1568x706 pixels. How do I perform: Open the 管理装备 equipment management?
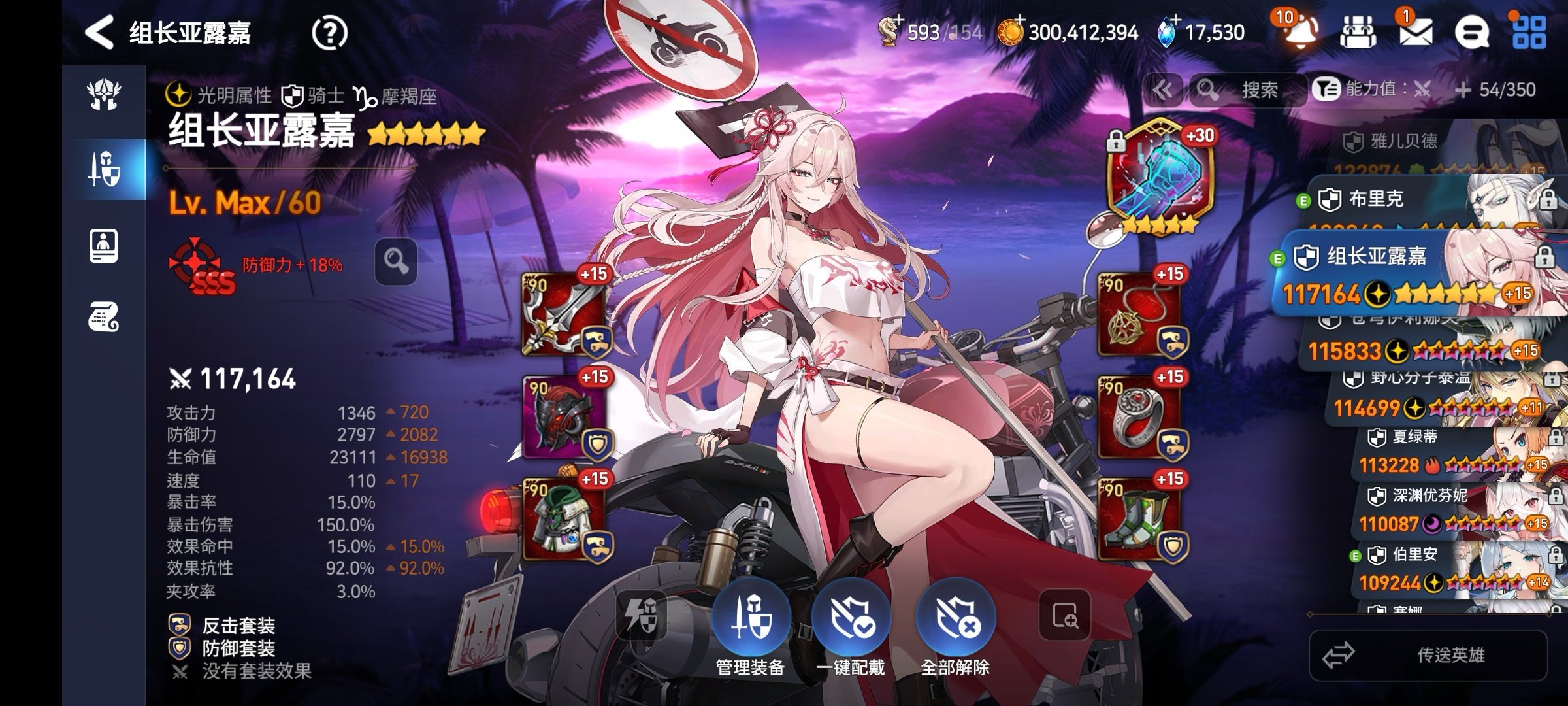click(751, 620)
